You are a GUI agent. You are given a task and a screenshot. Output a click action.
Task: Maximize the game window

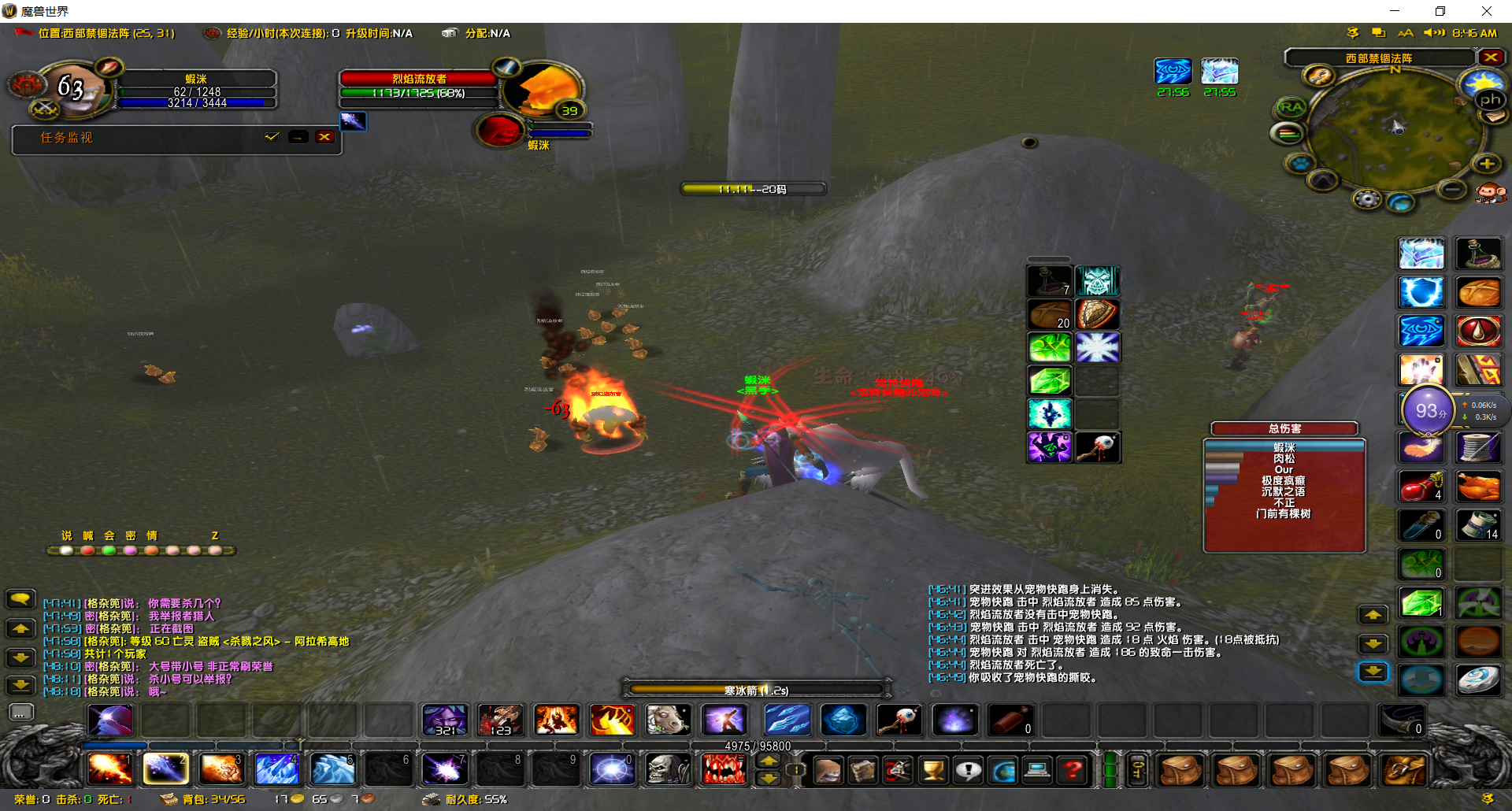pyautogui.click(x=1440, y=11)
